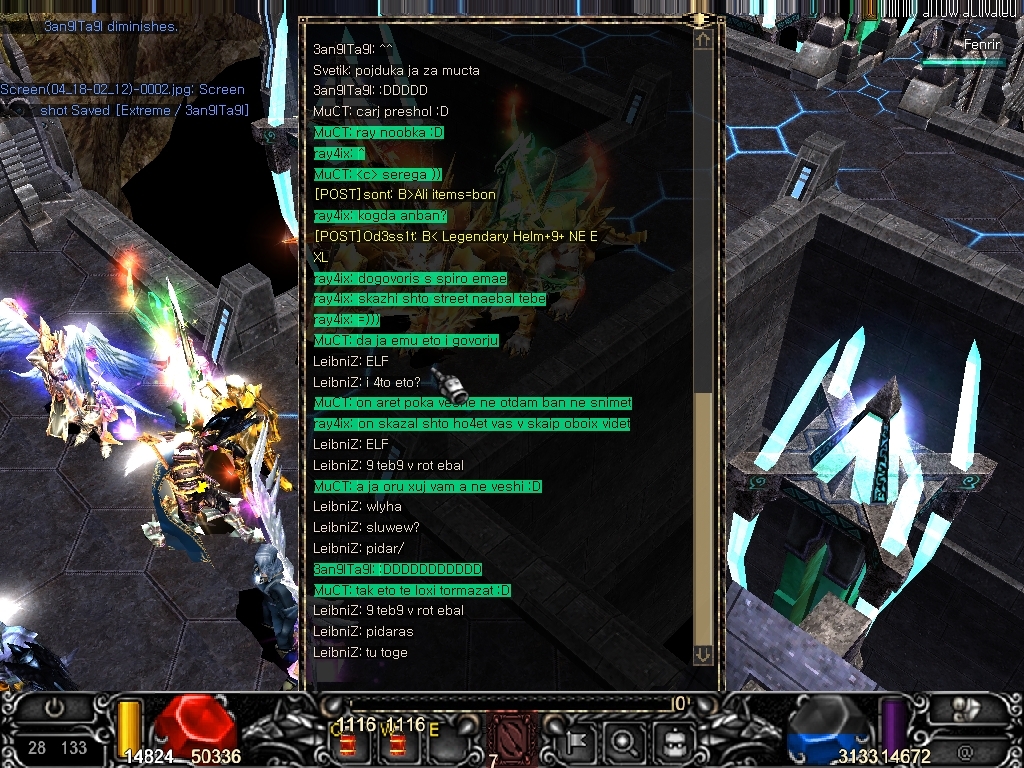
Task: Click the power button on the bottom bar
Action: pos(55,708)
